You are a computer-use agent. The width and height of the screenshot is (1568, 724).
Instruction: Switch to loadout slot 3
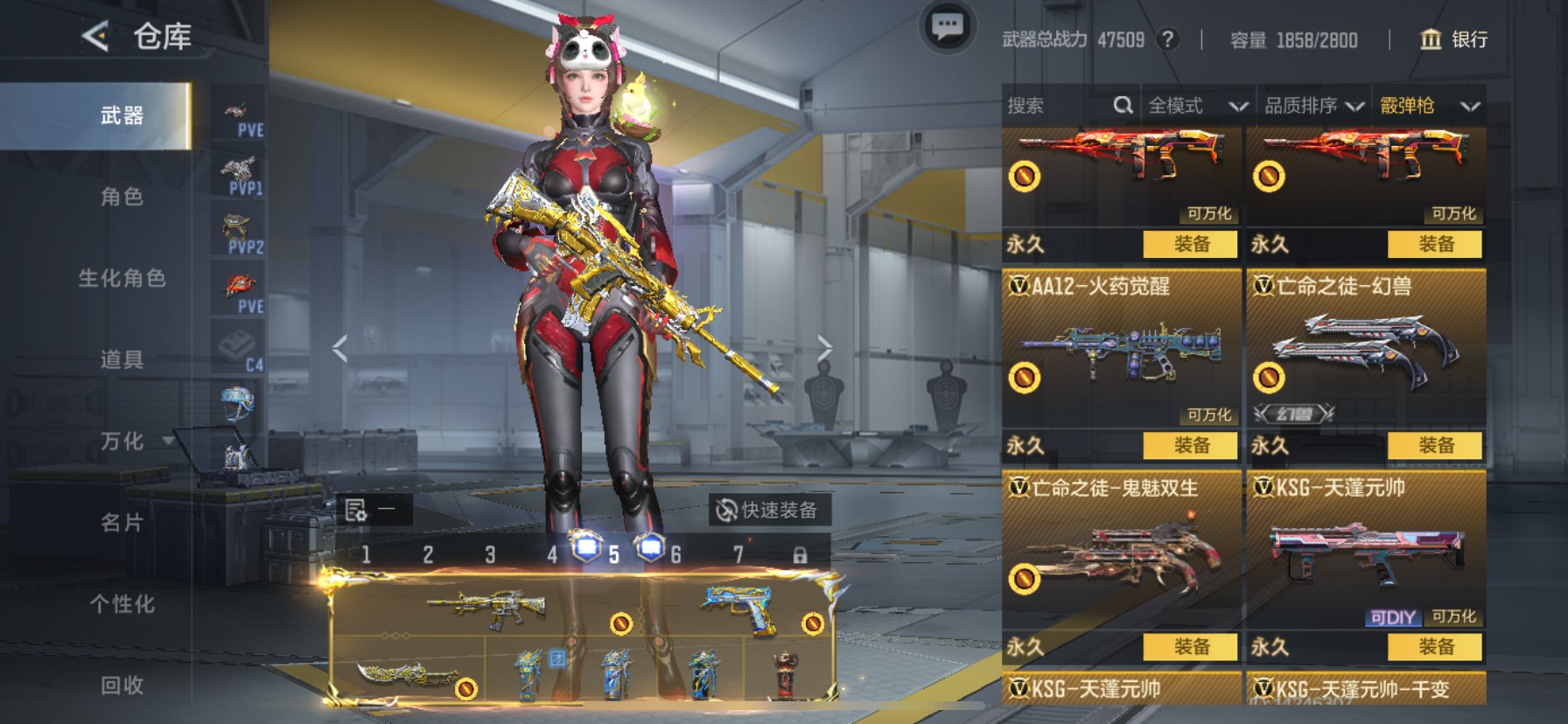coord(490,554)
